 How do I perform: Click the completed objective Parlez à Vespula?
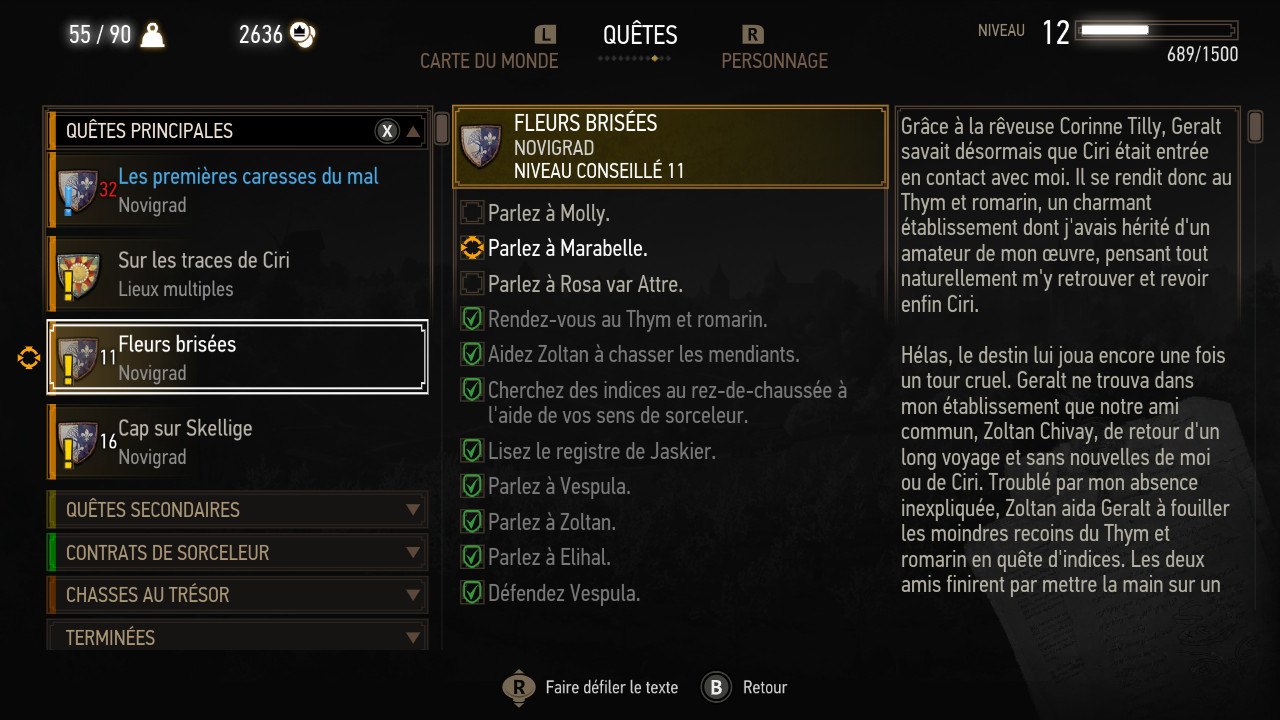click(x=559, y=487)
